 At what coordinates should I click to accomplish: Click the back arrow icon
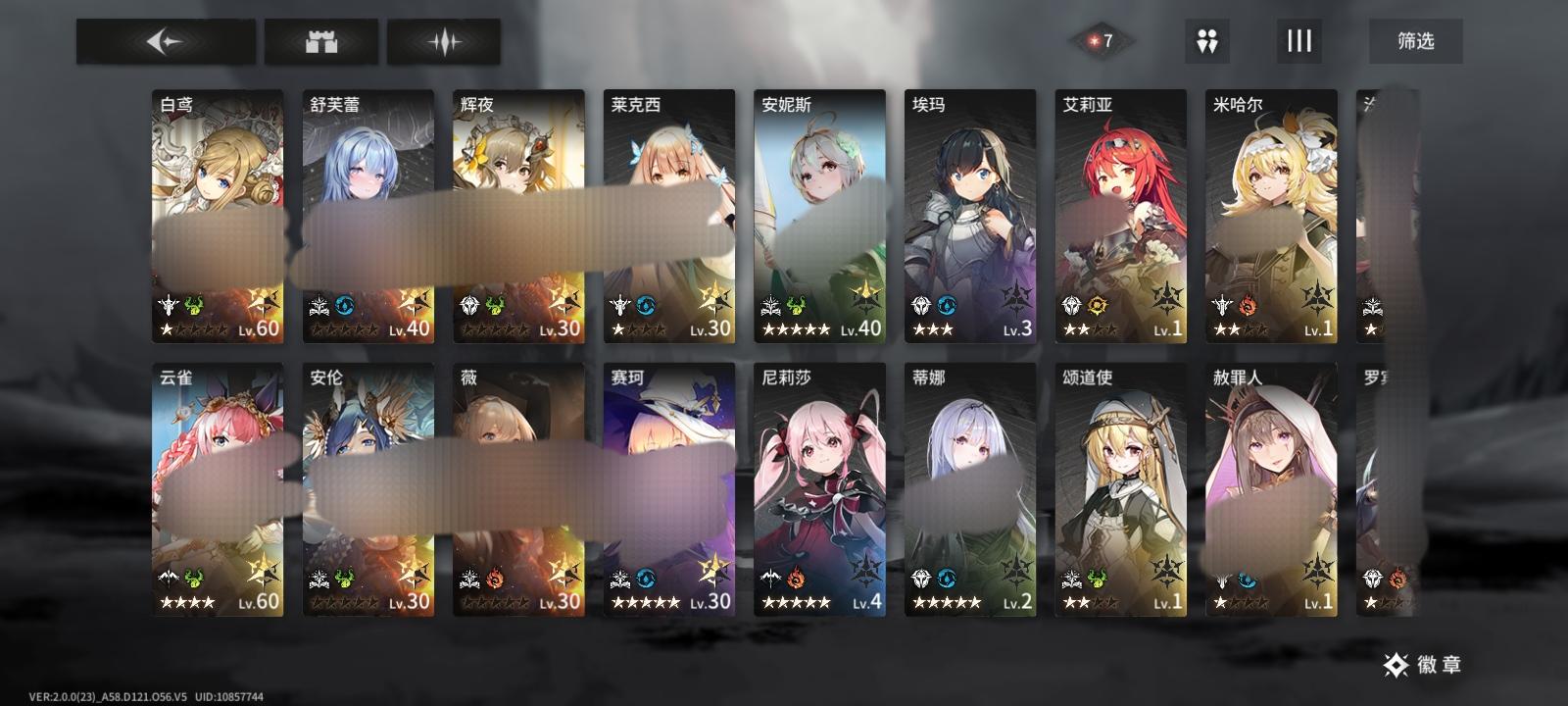coord(164,41)
